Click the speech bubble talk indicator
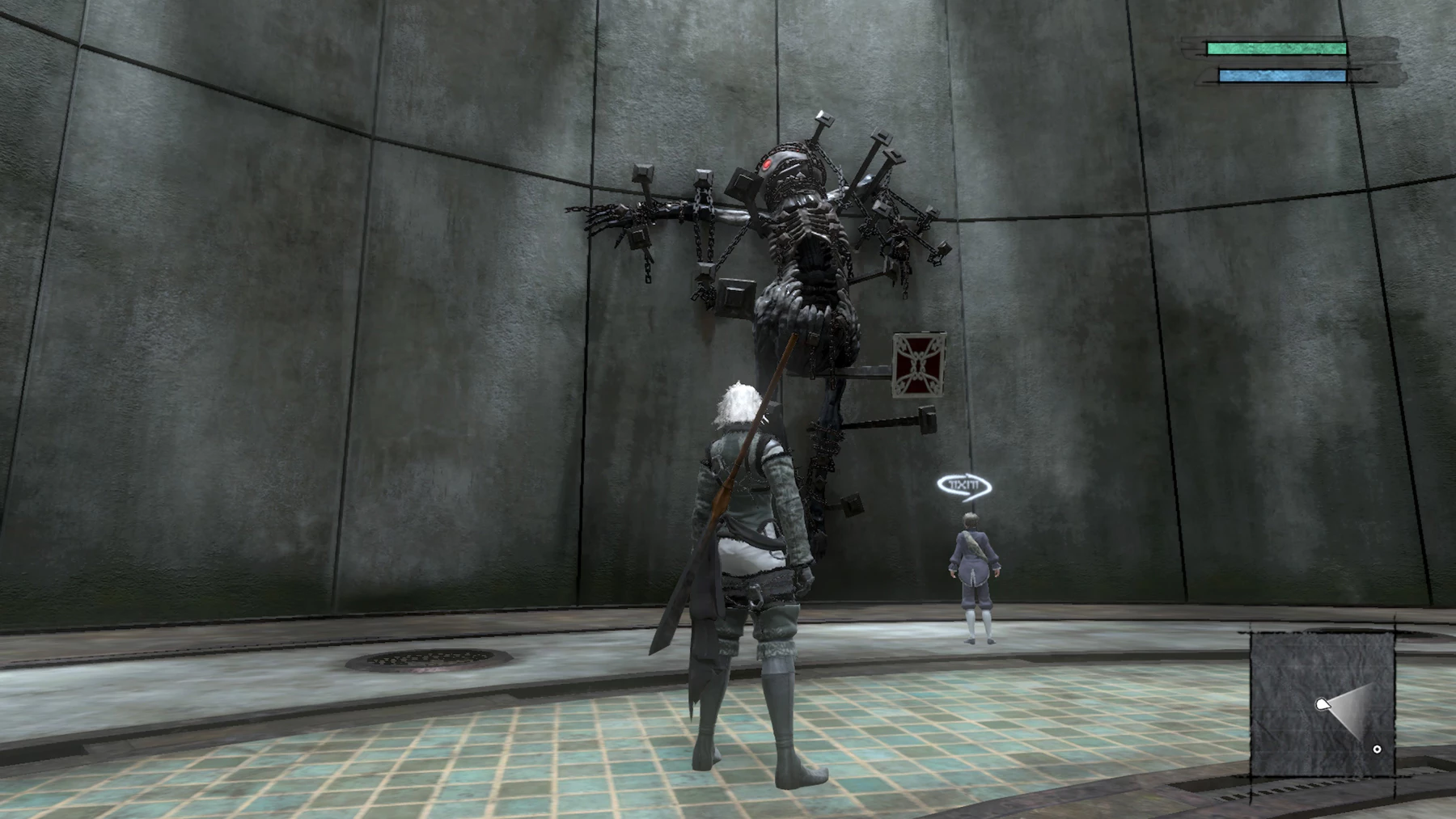 (x=963, y=485)
